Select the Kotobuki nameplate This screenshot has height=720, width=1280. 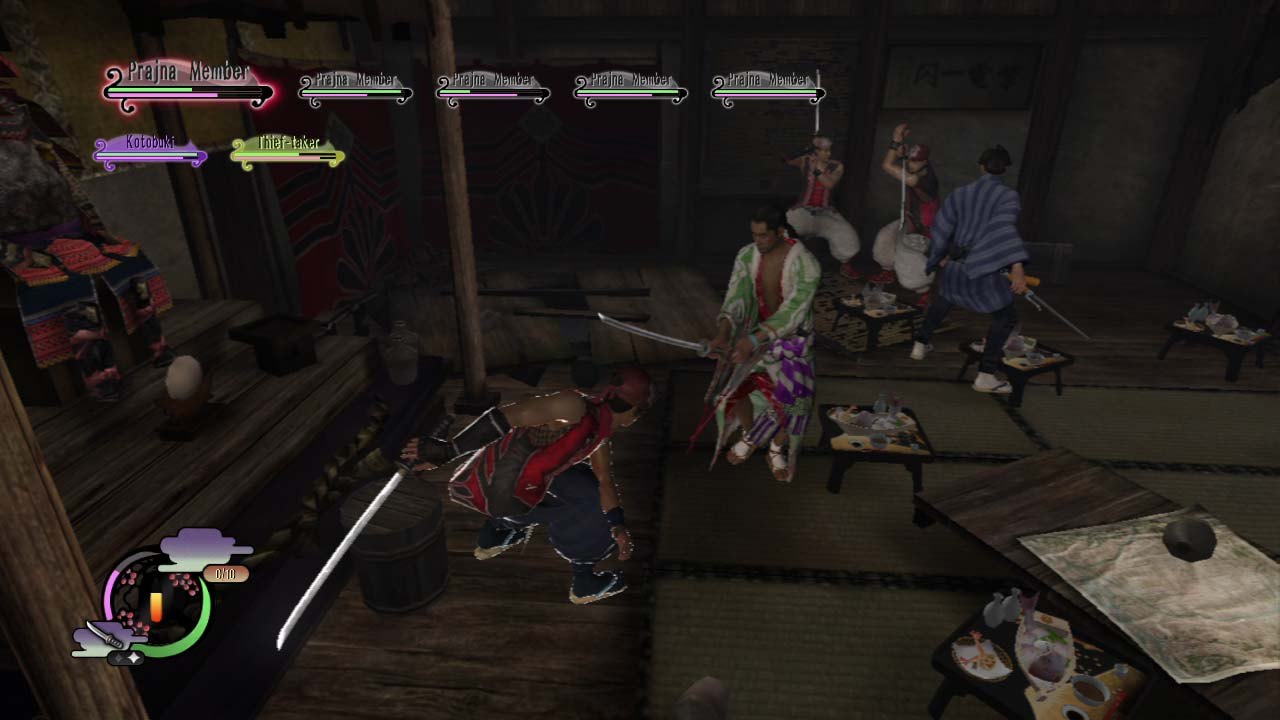coord(150,142)
